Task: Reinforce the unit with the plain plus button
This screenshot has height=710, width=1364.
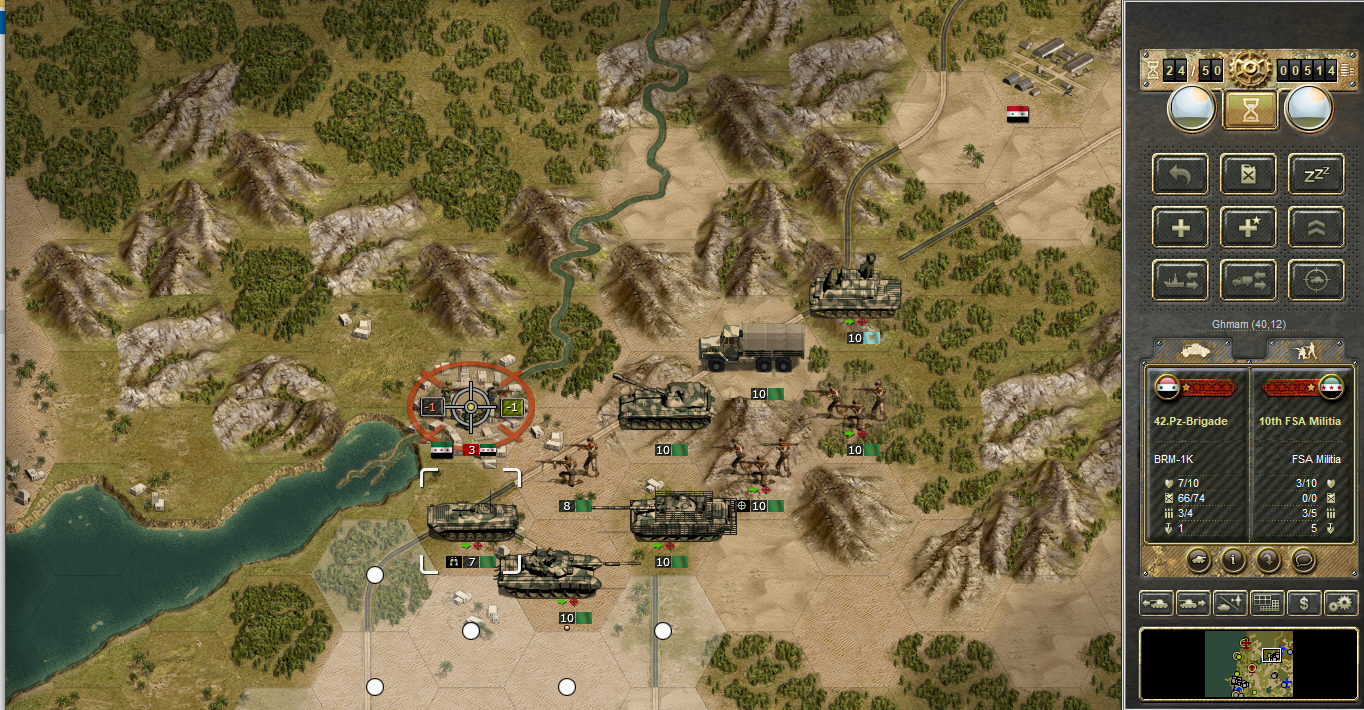Action: tap(1181, 228)
